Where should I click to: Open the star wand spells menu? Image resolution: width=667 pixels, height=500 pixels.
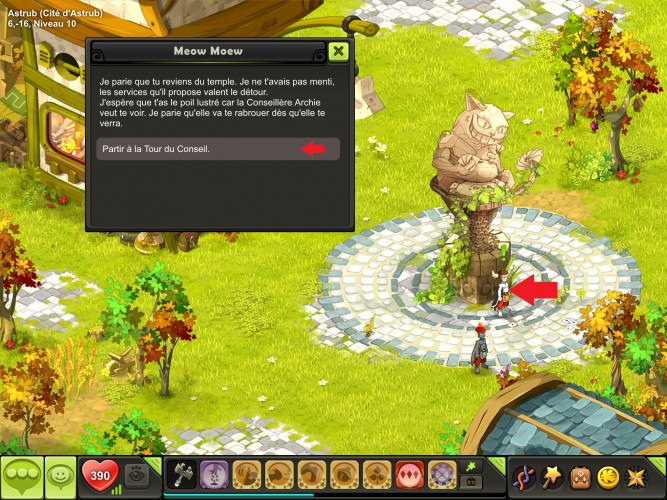tap(552, 475)
